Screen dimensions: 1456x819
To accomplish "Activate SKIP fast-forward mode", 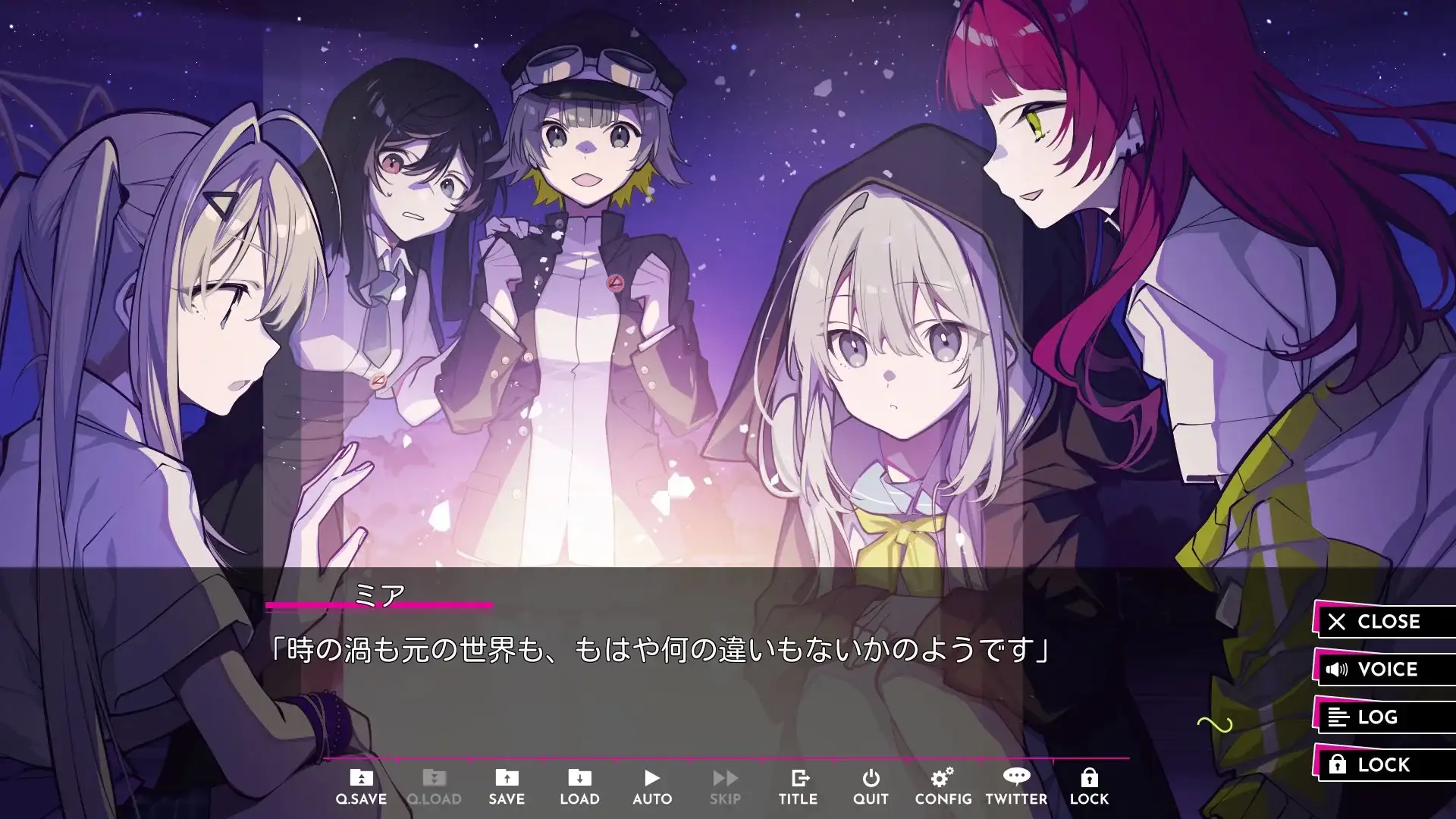I will point(725,783).
